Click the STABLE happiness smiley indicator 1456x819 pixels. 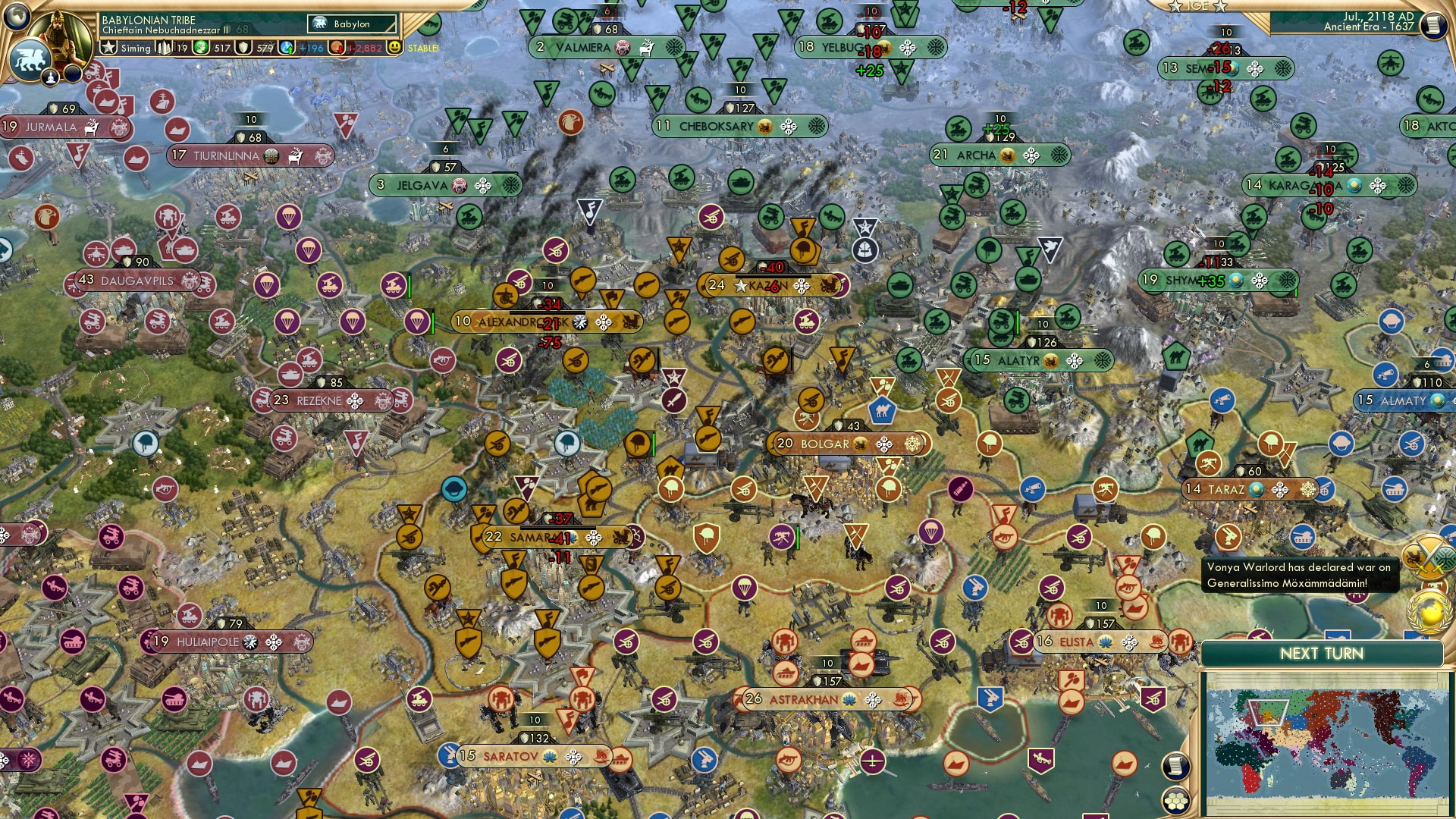395,48
